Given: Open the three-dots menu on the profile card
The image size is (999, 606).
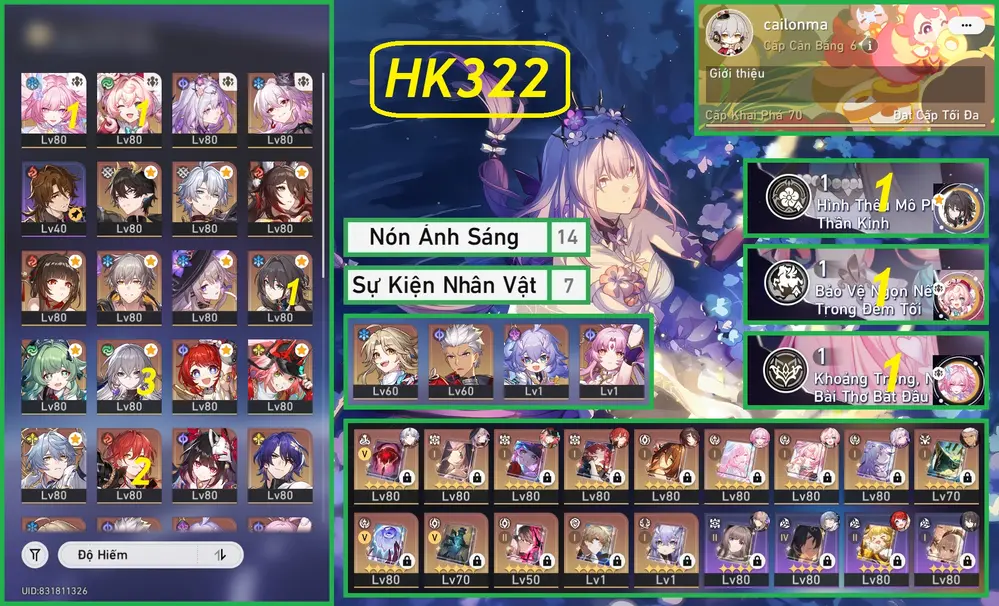Looking at the screenshot, I should (965, 24).
